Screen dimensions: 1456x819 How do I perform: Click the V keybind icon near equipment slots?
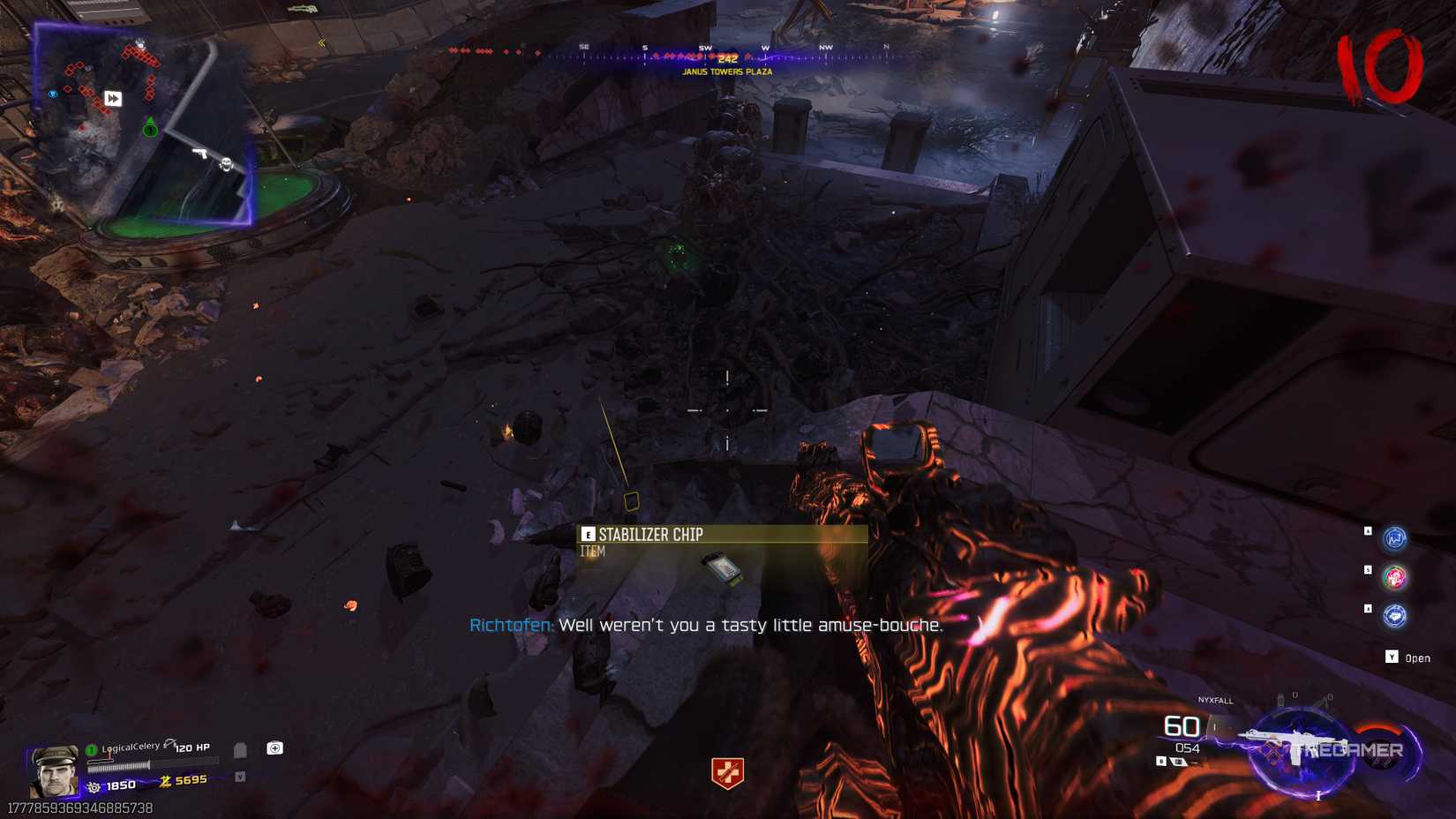point(240,777)
